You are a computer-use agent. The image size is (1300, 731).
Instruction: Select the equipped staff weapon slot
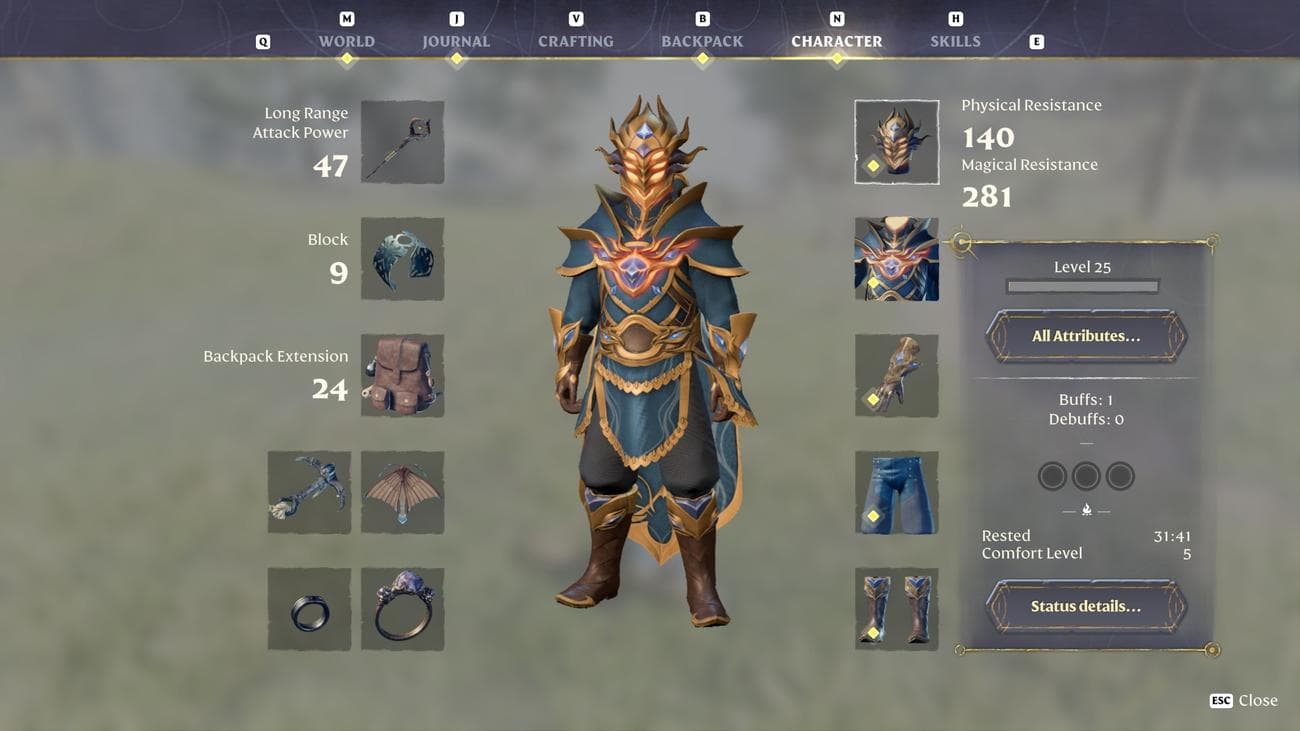pyautogui.click(x=402, y=142)
